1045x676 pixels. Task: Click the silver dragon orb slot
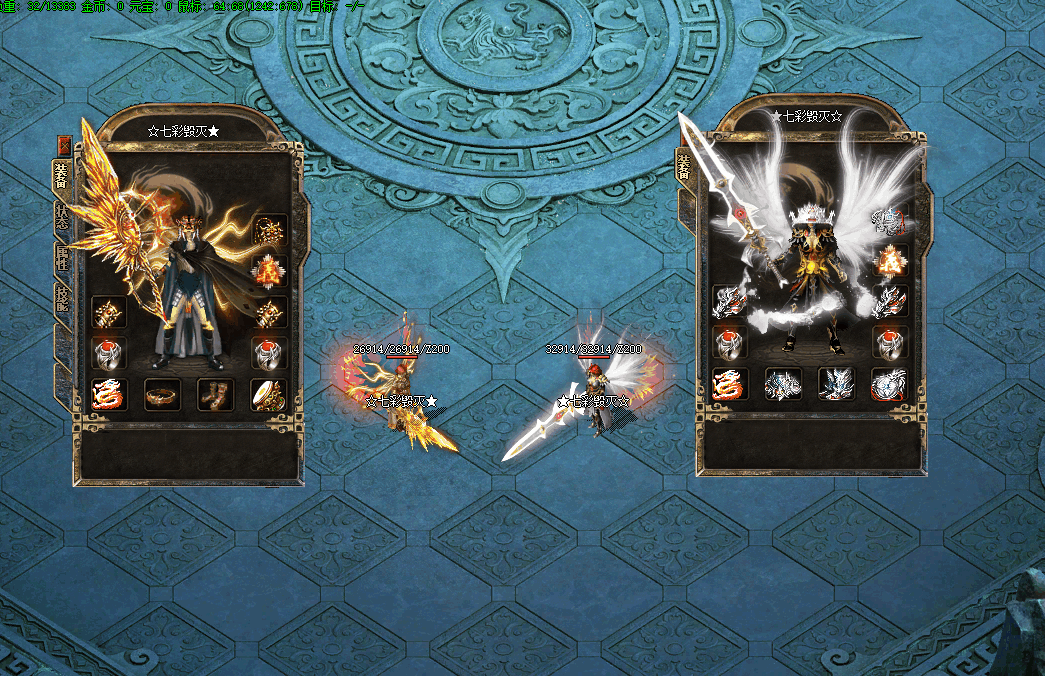[x=889, y=384]
